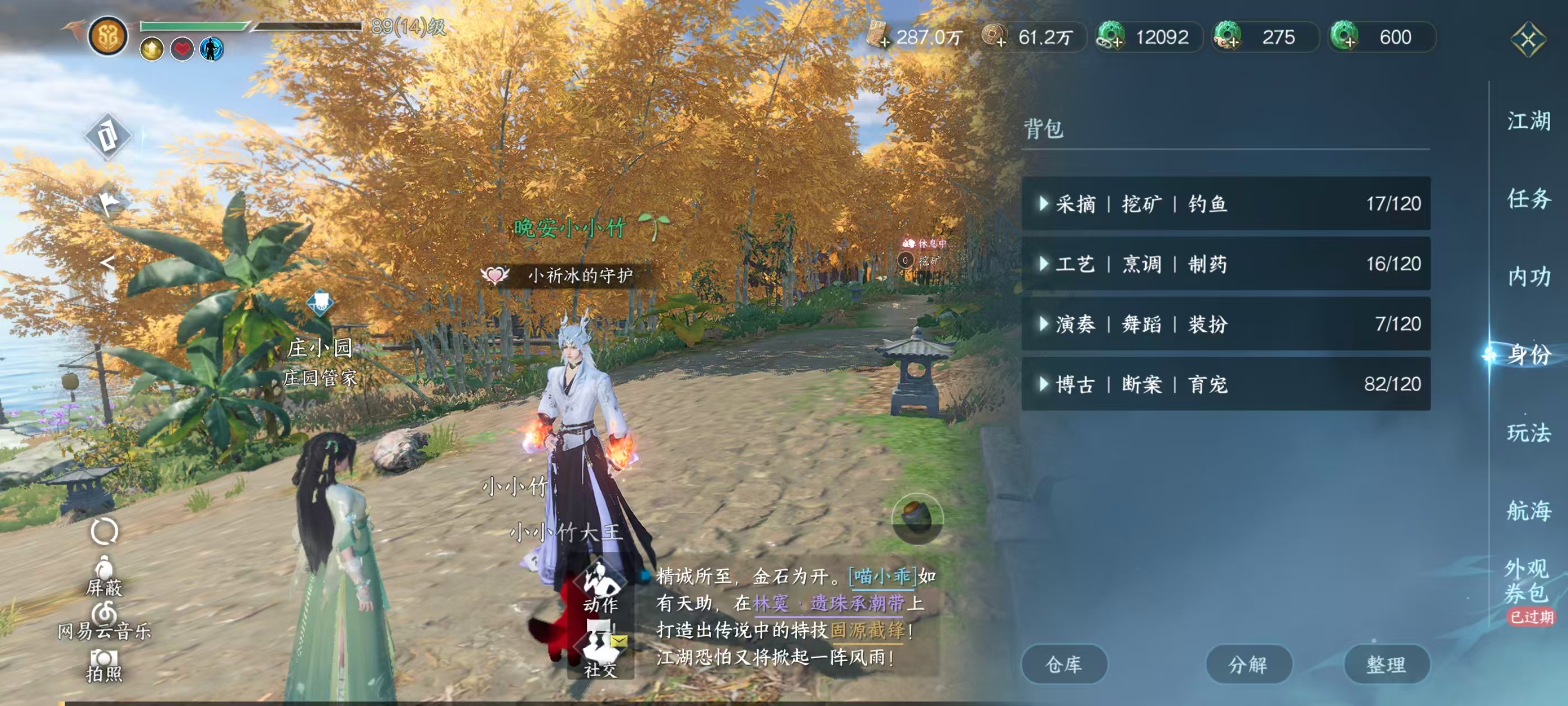Viewport: 1568px width, 706px height.
Task: Open the 仓库 warehouse button
Action: [x=1065, y=665]
